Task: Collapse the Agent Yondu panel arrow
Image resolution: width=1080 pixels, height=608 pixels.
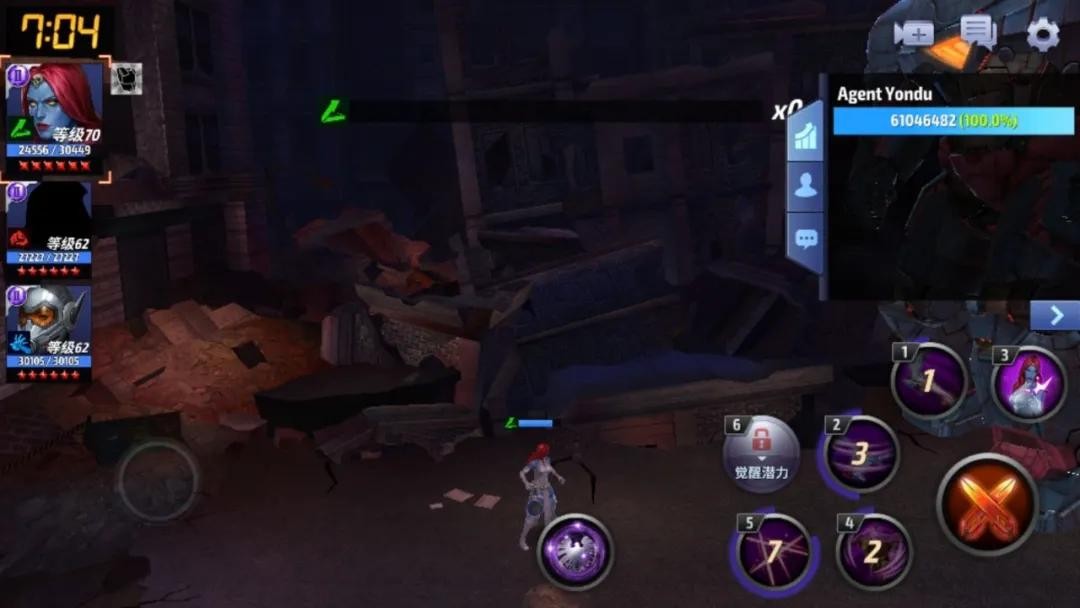Action: (1055, 316)
